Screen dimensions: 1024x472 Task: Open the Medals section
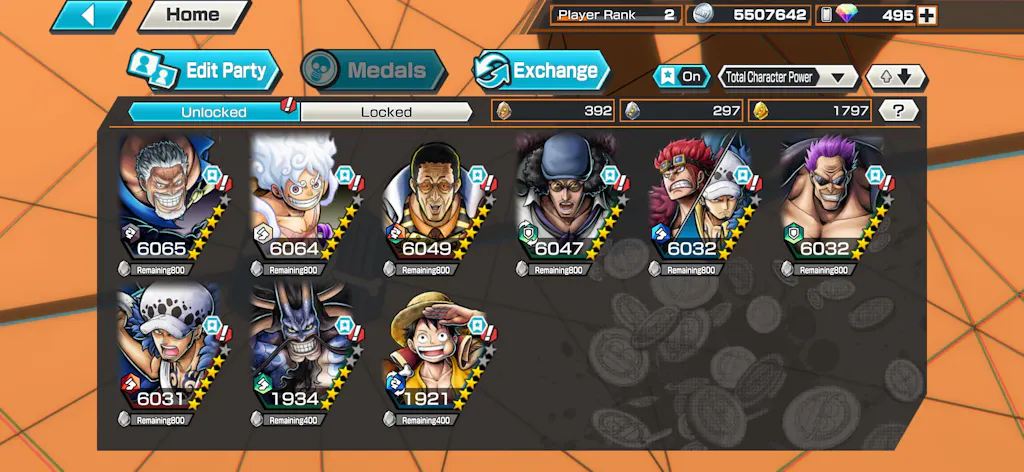tap(373, 70)
